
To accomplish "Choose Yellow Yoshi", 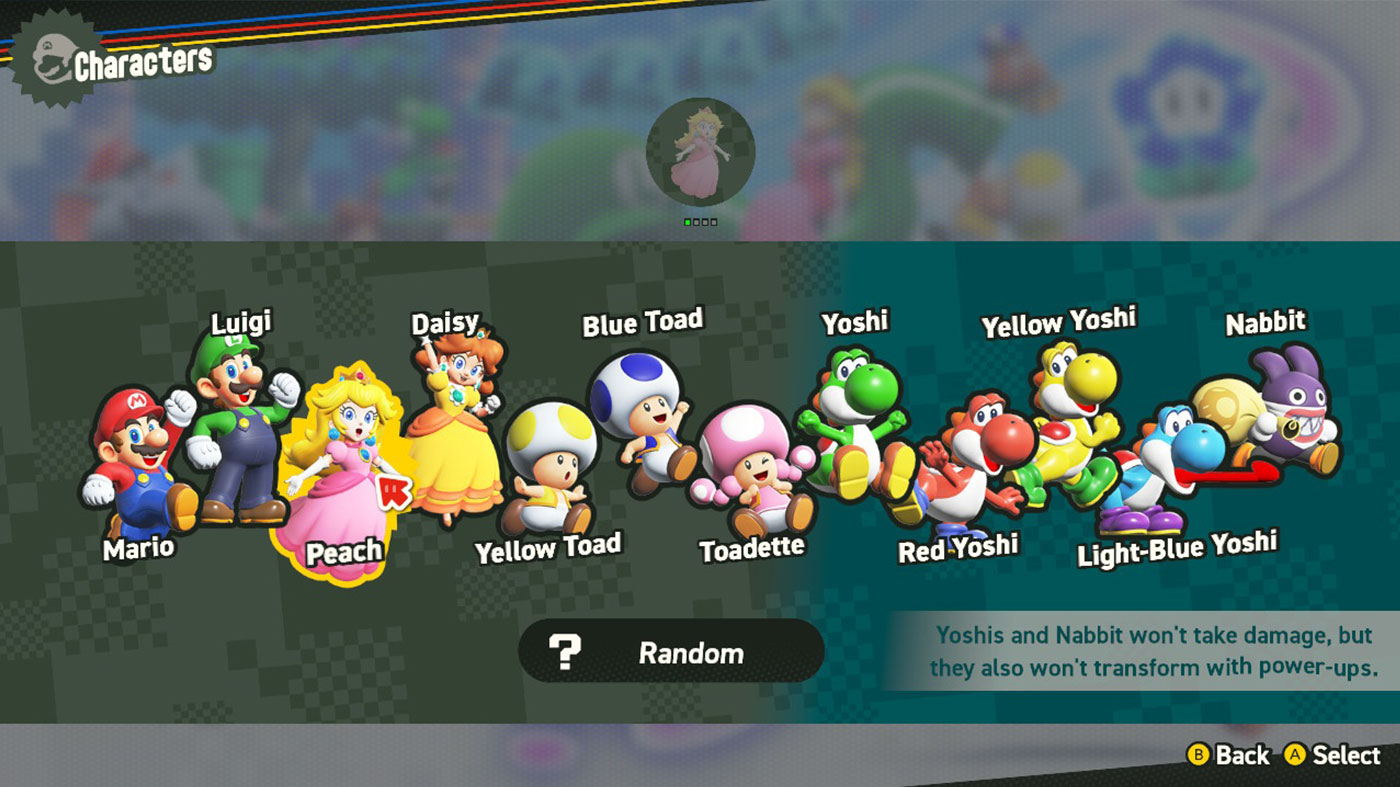I will (1065, 430).
